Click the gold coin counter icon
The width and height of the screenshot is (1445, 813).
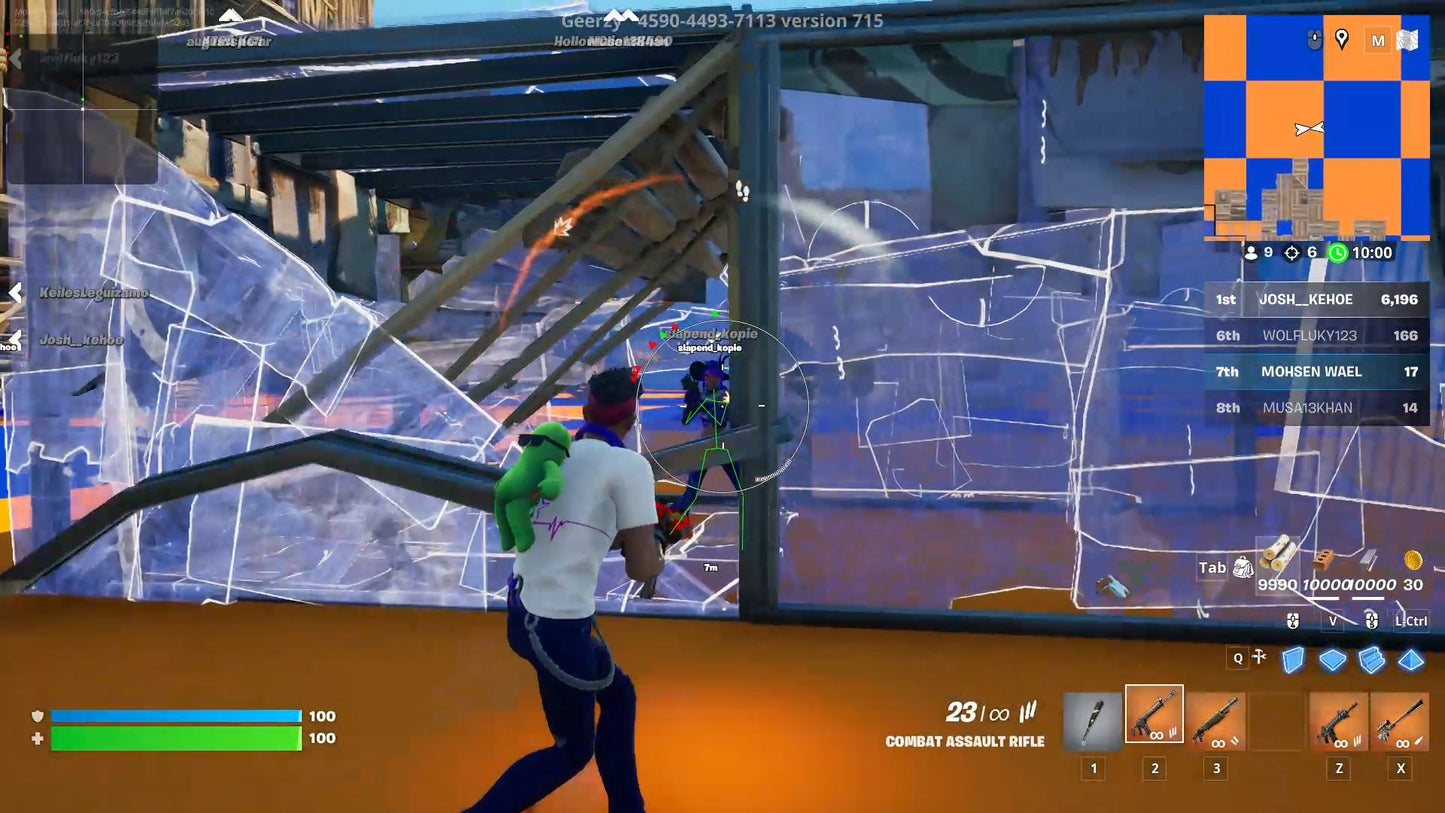click(x=1413, y=558)
